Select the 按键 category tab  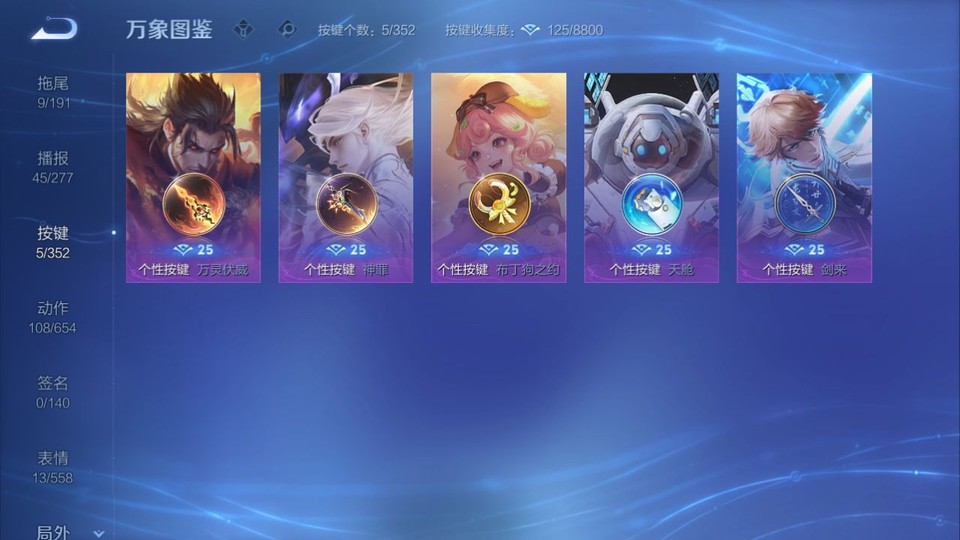[x=54, y=242]
